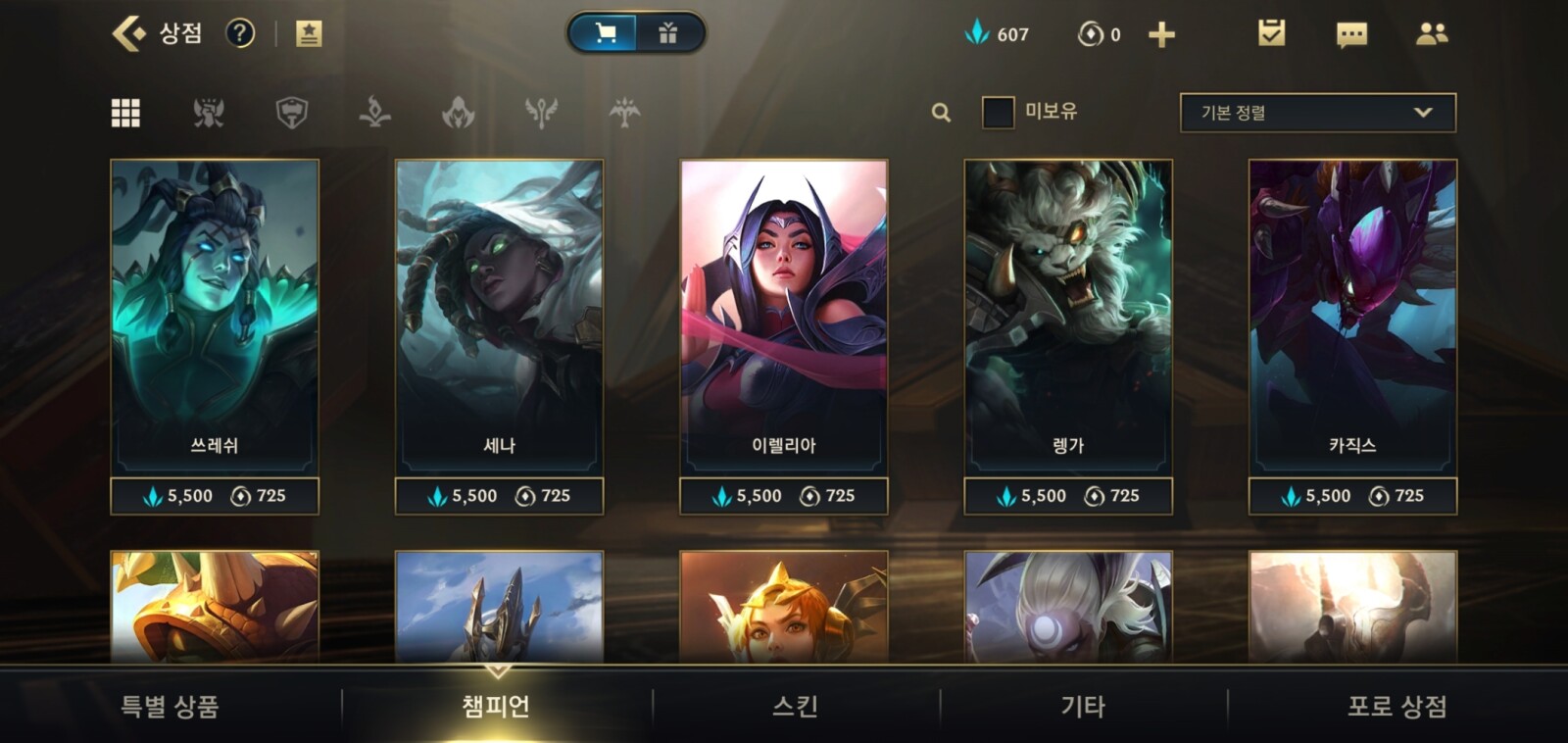Open the question mark help button

point(240,34)
